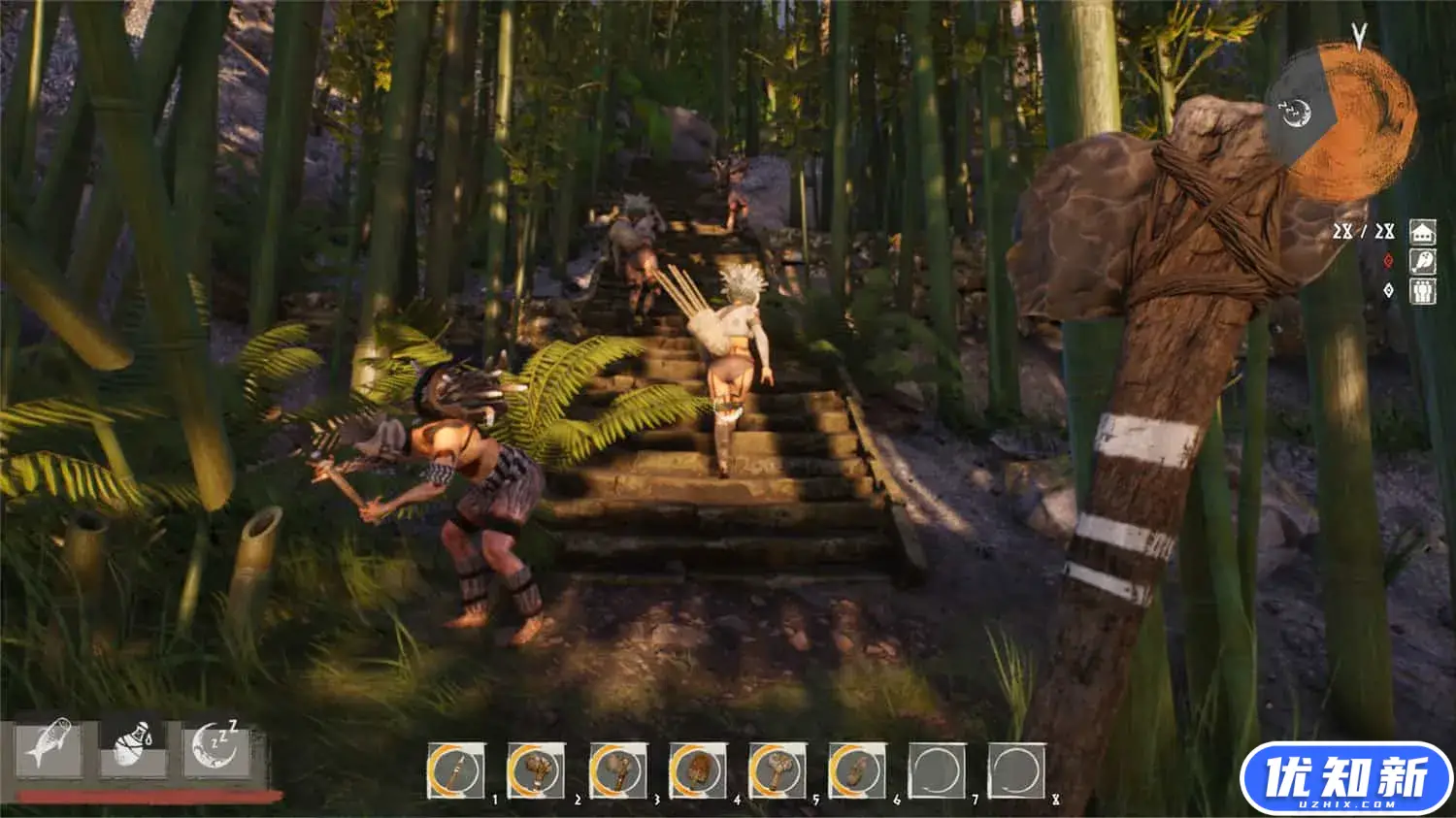Click the fish hunger status icon
The height and width of the screenshot is (818, 1456).
pyautogui.click(x=49, y=746)
